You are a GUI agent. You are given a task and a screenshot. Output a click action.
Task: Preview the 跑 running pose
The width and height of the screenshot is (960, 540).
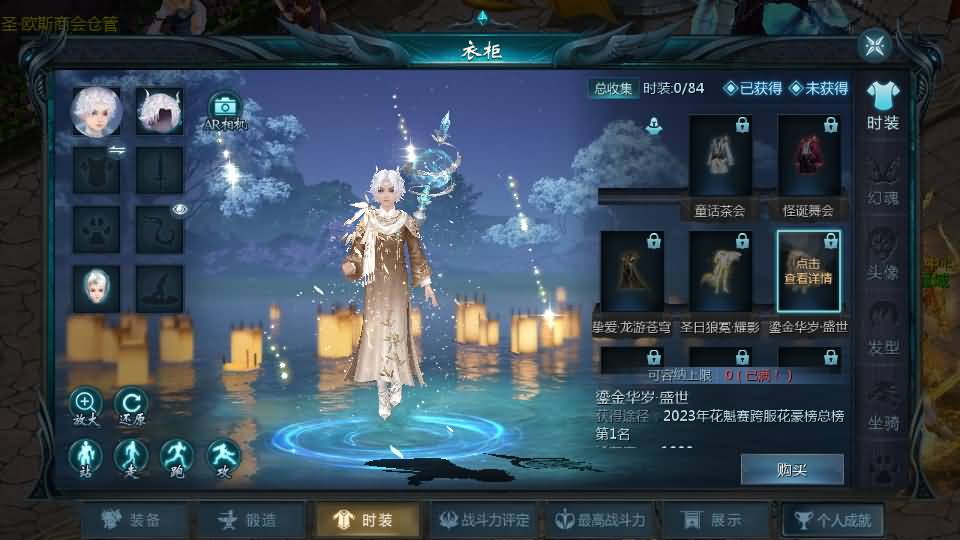click(177, 459)
